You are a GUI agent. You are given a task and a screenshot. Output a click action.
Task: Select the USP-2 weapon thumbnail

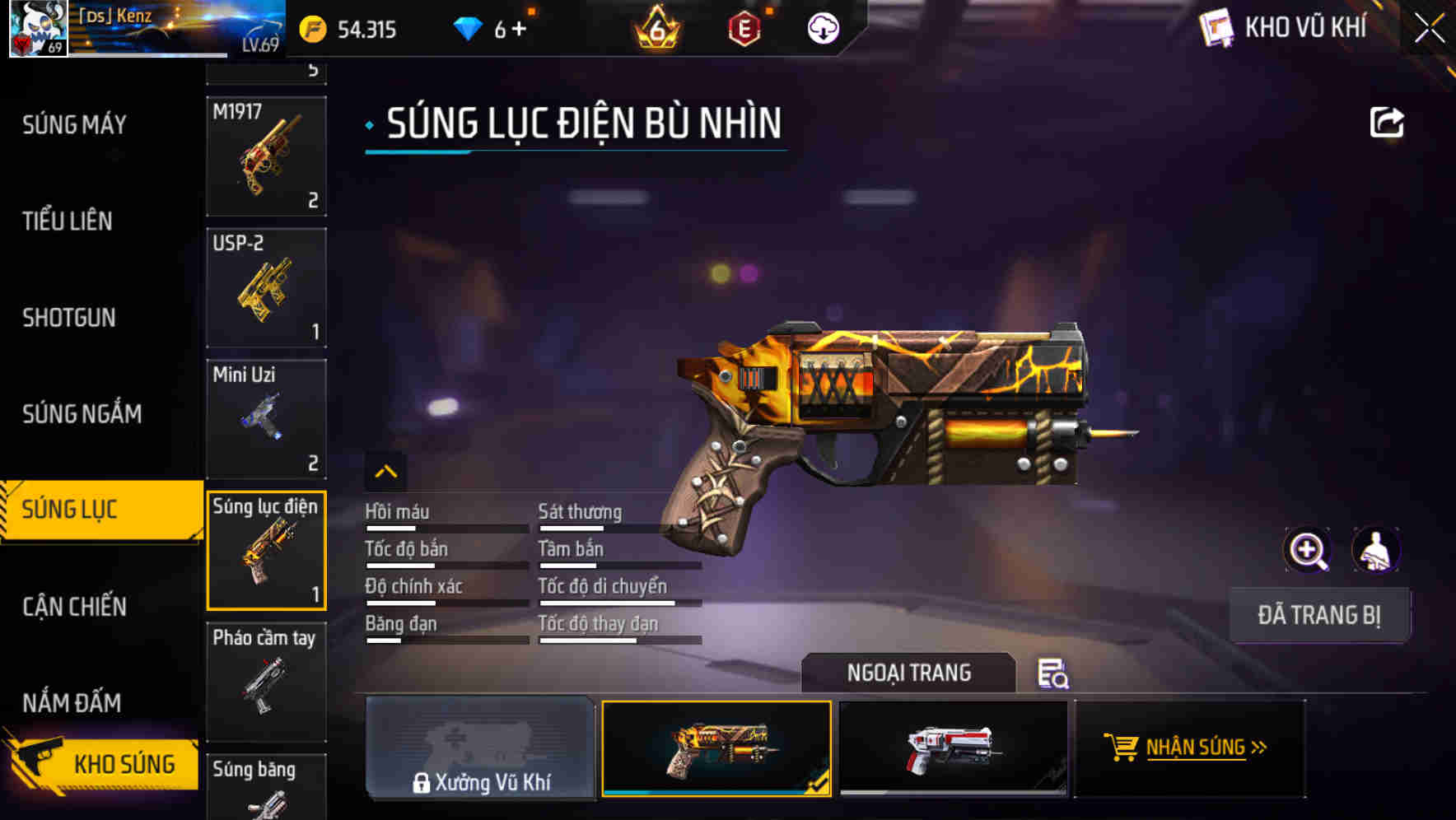pos(265,287)
